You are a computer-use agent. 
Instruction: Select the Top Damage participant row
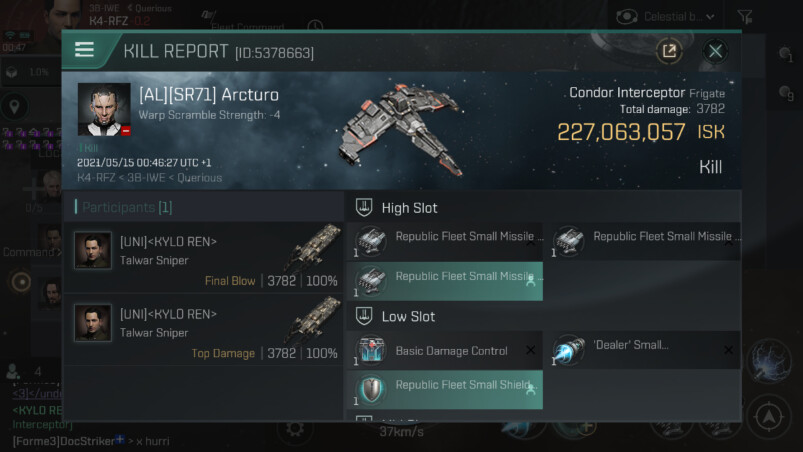[x=205, y=329]
